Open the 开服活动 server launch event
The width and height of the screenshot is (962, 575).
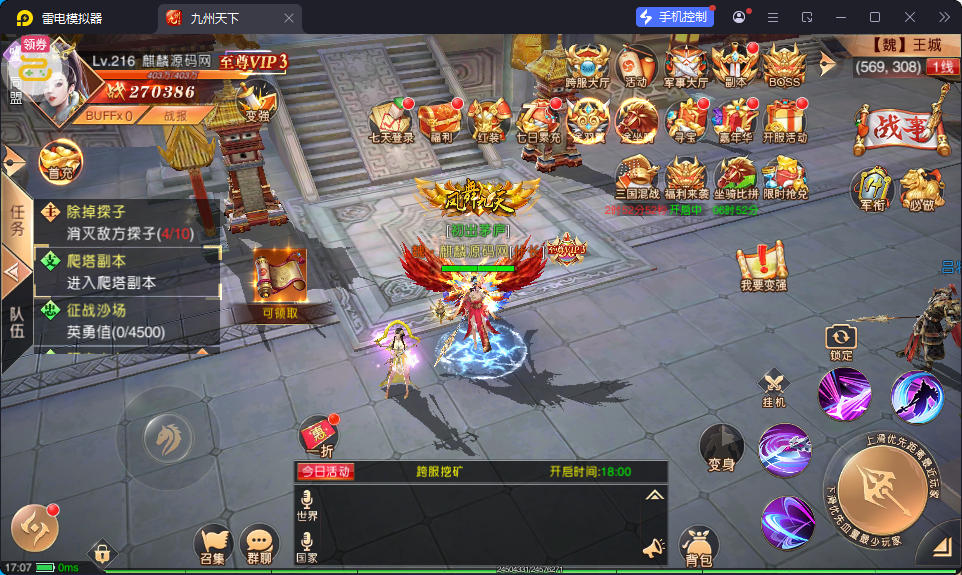784,122
